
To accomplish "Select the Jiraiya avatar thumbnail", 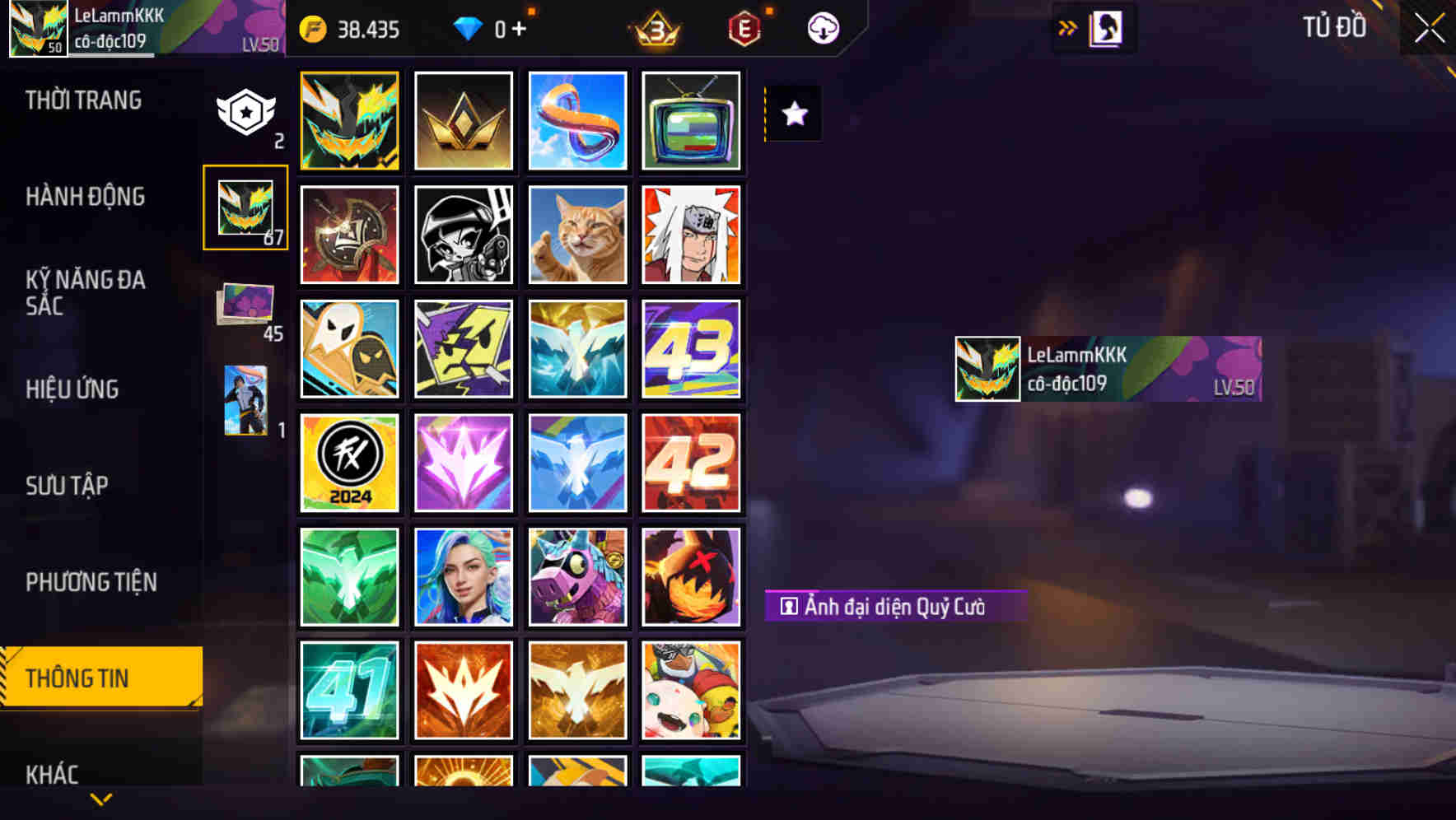I will tap(691, 234).
